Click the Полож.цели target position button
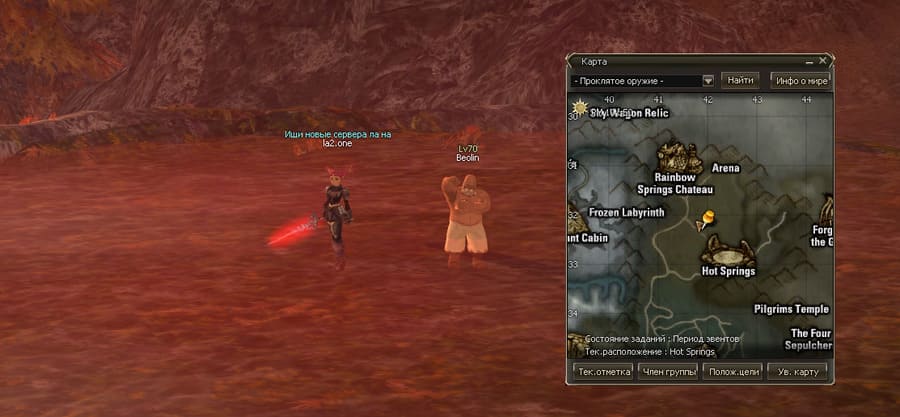The image size is (900, 417). (732, 372)
